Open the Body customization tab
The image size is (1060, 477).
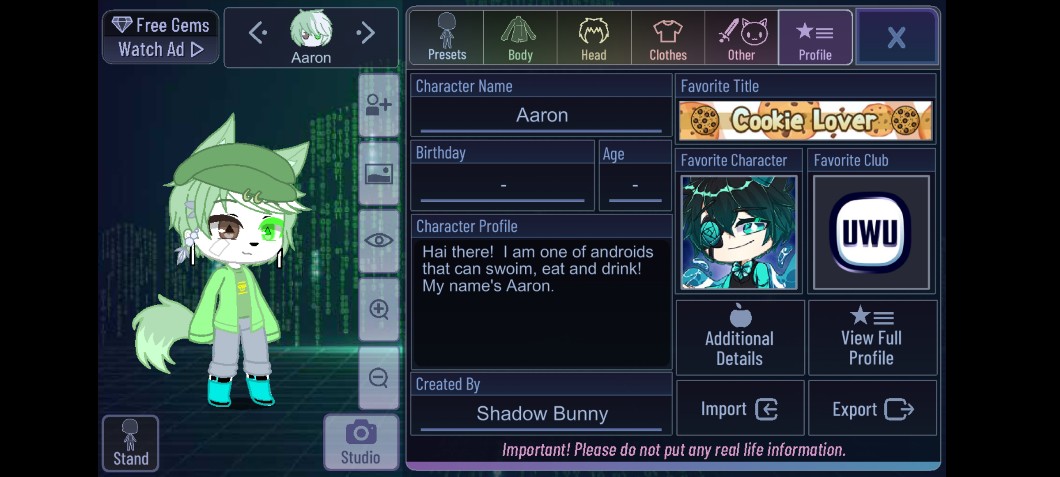(520, 38)
